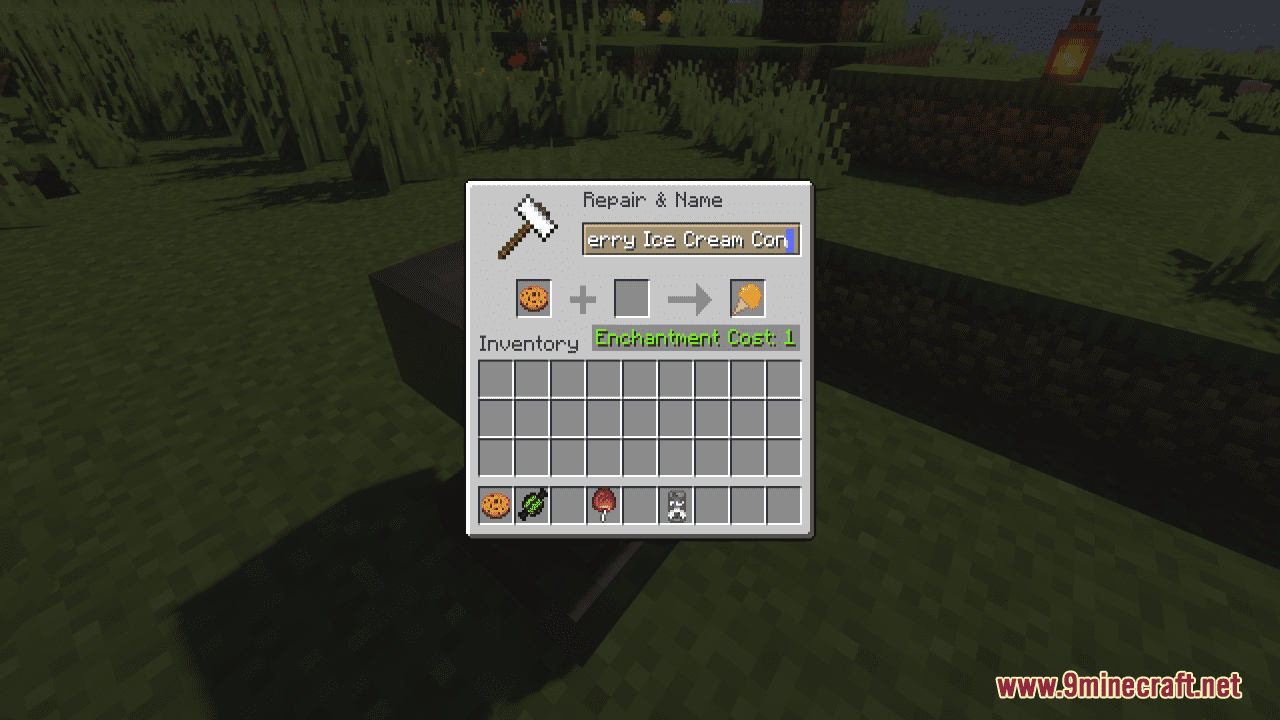
Task: Click the empty second material slot
Action: 631,298
